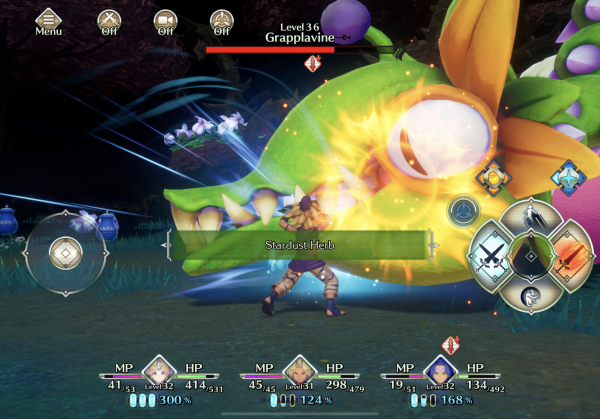This screenshot has height=419, width=600.
Task: Activate the blue sparkle class strike shortcut
Action: (568, 178)
